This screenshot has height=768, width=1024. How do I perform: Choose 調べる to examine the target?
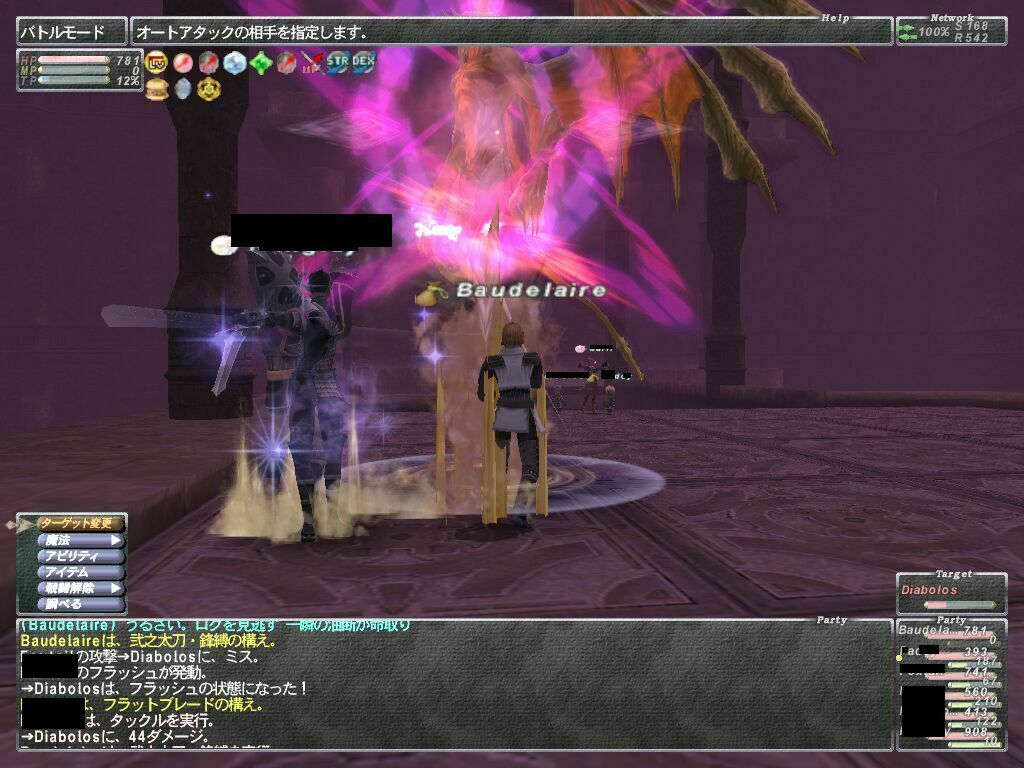80,604
